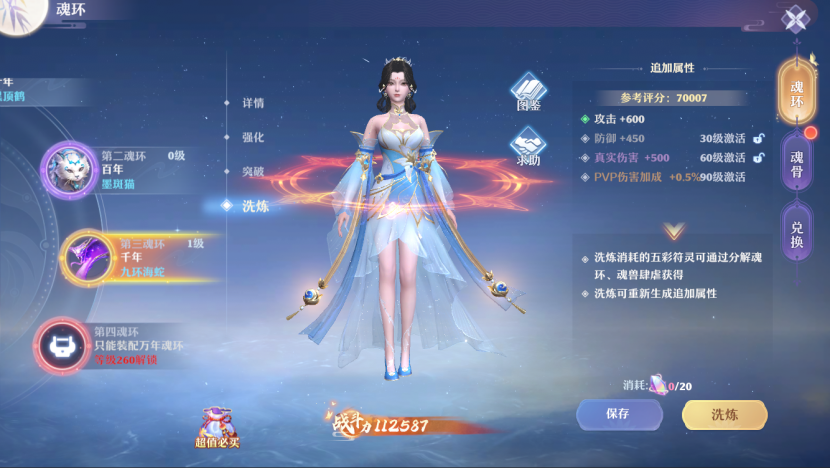This screenshot has height=468, width=831.
Task: Tap the 求助 handshake help icon
Action: click(528, 147)
